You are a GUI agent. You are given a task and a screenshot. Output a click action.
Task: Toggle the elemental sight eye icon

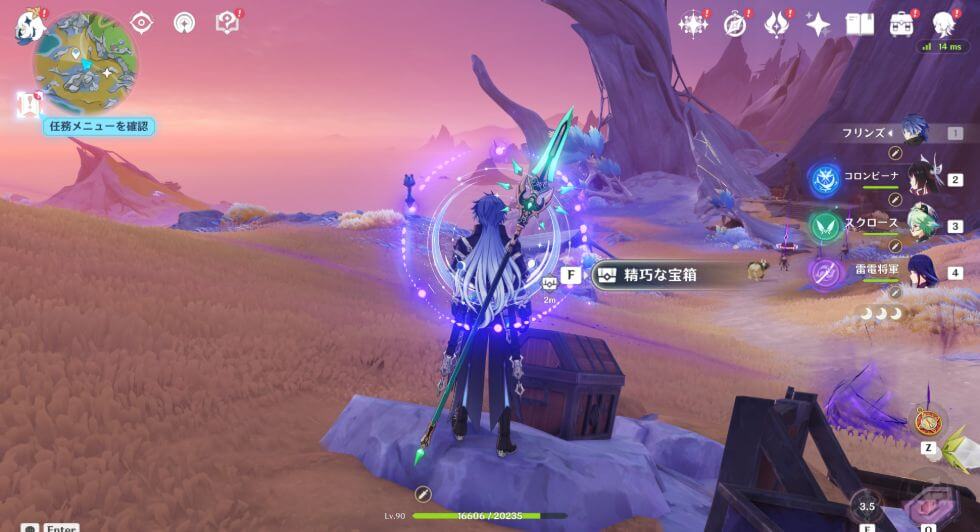click(142, 22)
